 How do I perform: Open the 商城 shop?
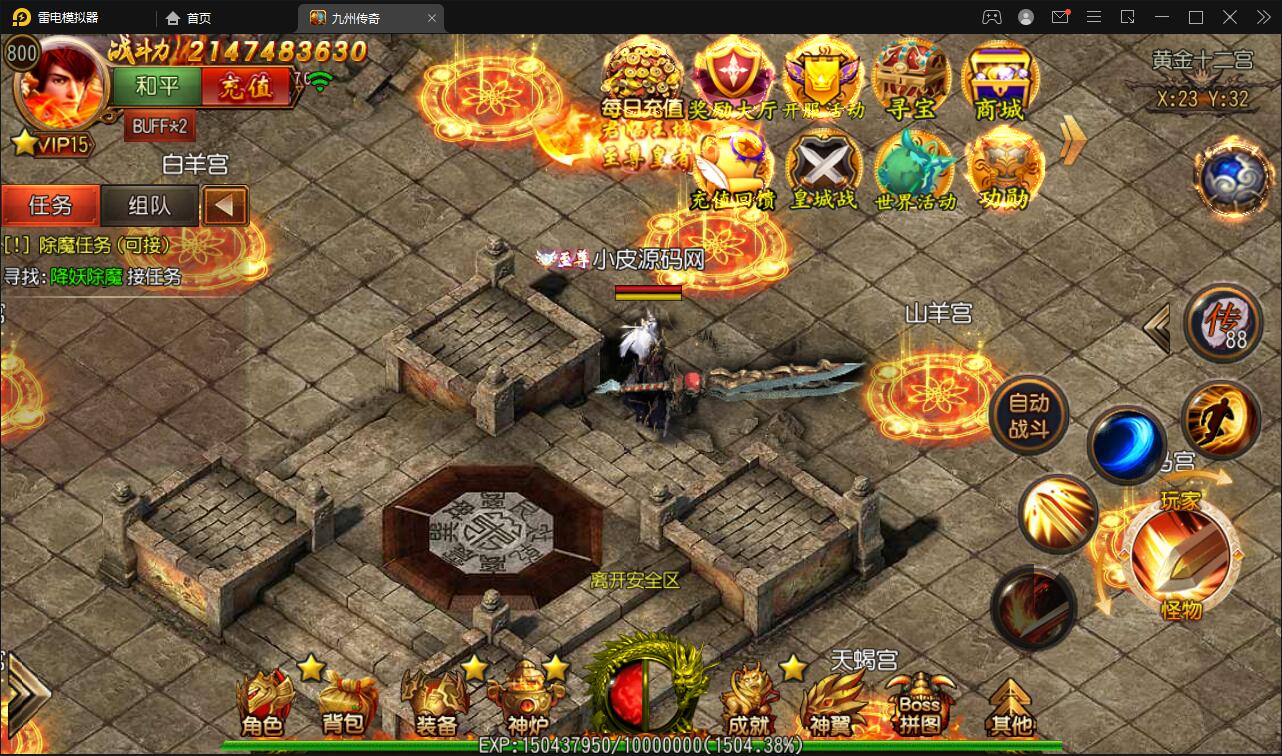999,80
